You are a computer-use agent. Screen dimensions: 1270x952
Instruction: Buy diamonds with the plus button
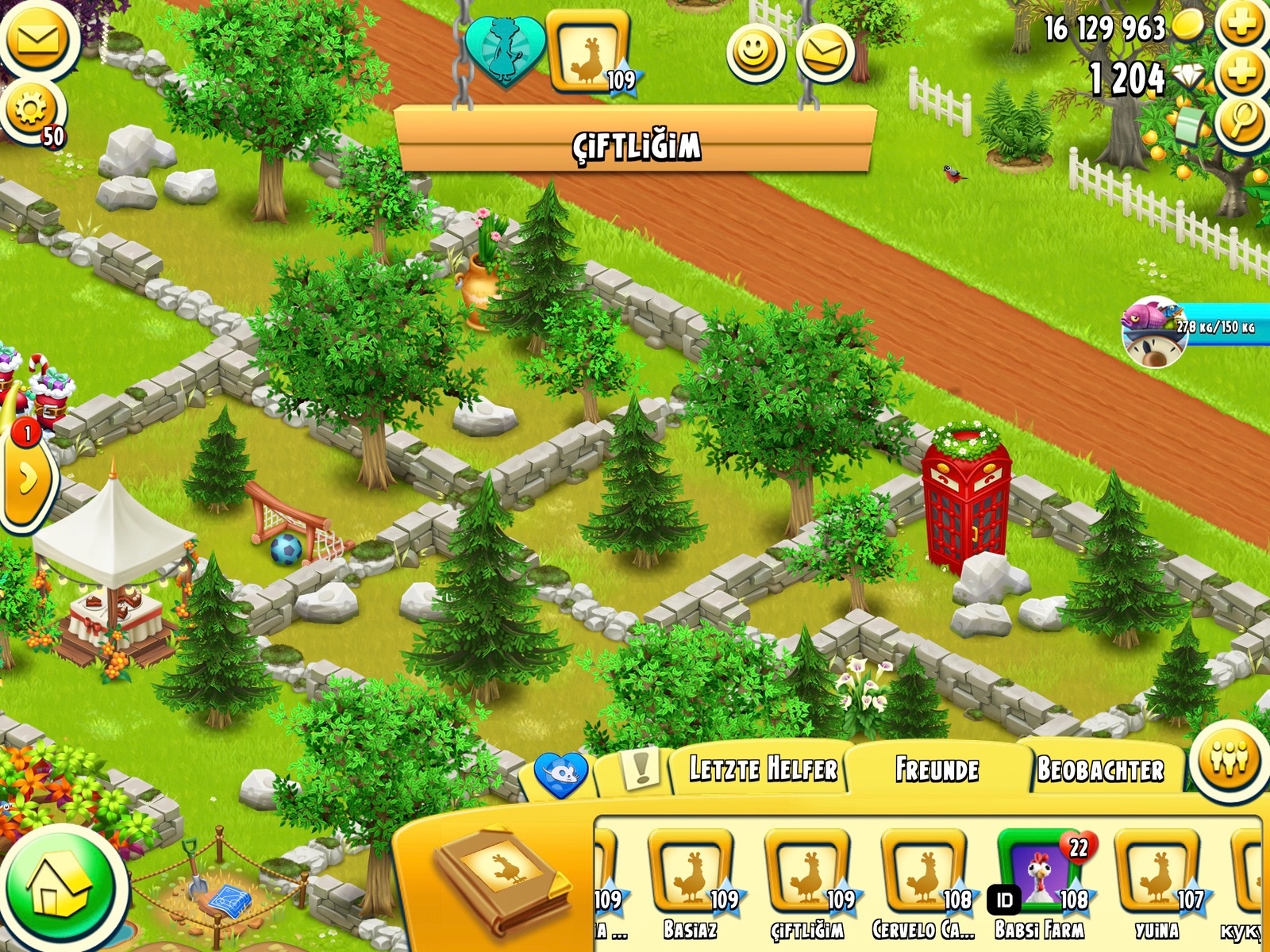click(1242, 75)
